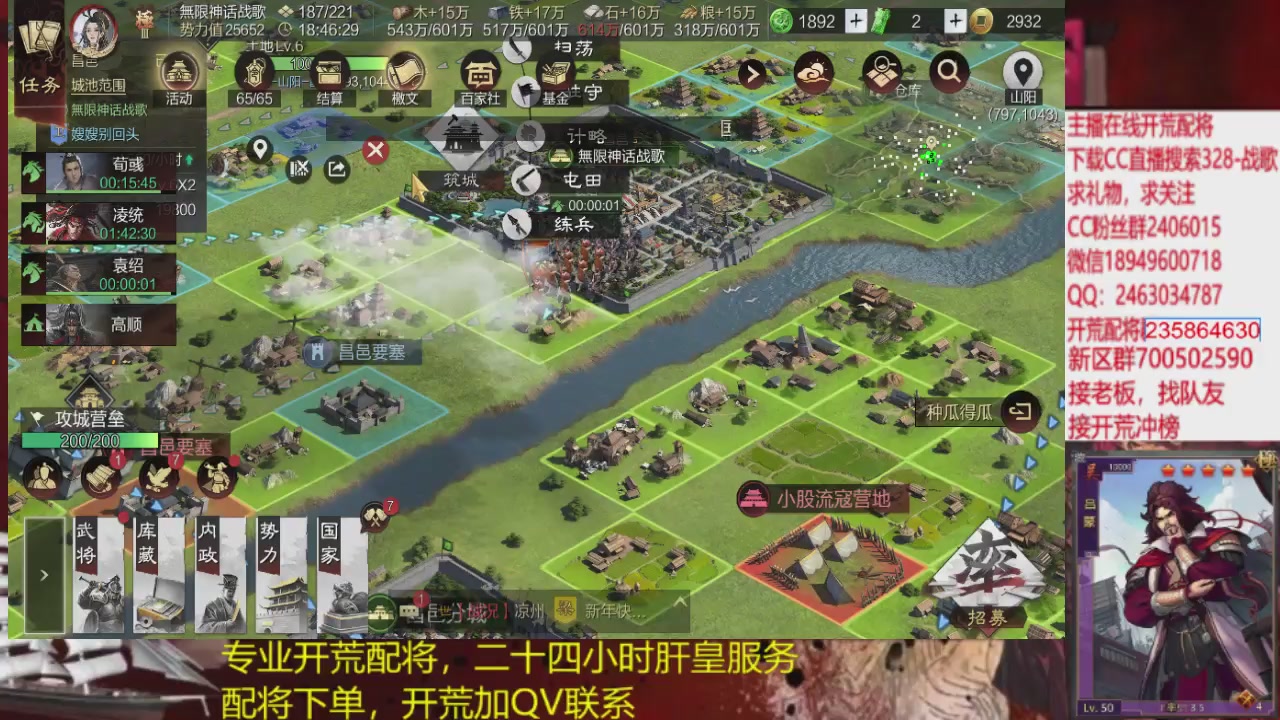Toggle the crossed-out drawing mode icon

(298, 168)
